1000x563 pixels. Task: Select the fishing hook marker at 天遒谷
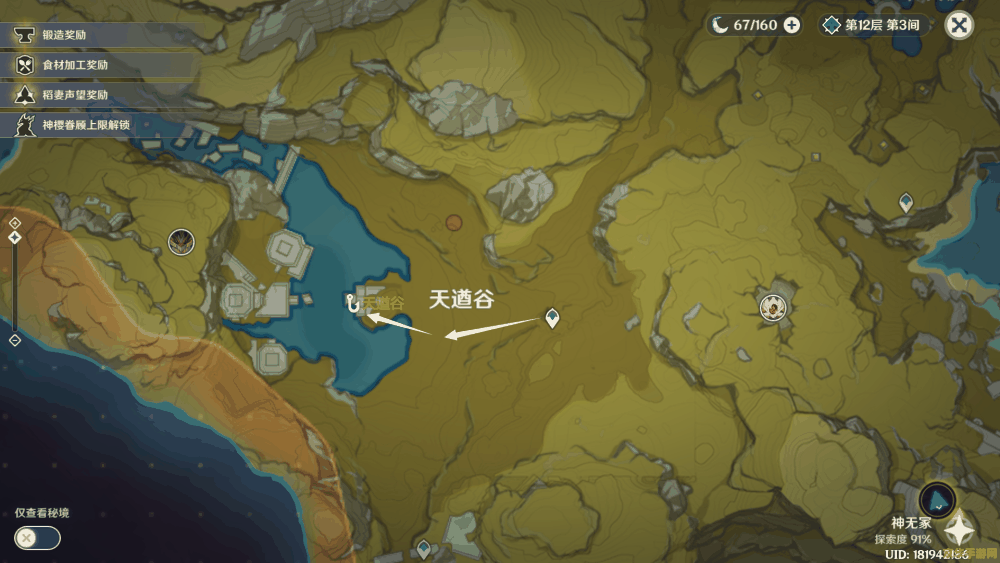(352, 302)
